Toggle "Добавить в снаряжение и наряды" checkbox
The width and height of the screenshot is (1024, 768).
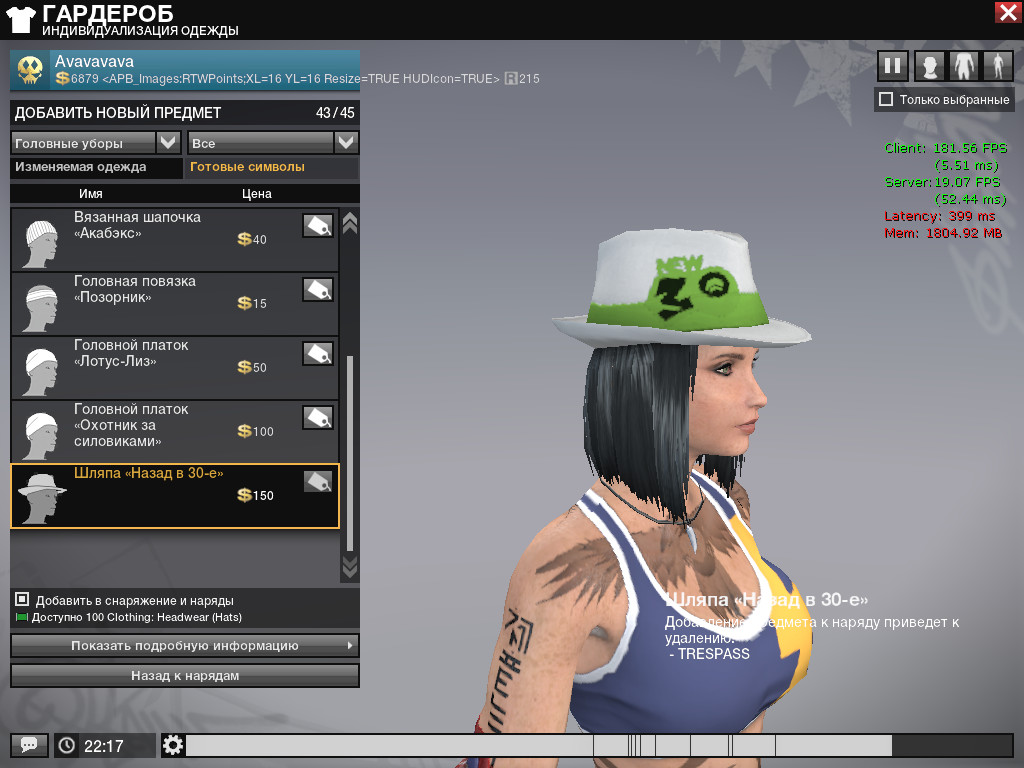point(22,600)
